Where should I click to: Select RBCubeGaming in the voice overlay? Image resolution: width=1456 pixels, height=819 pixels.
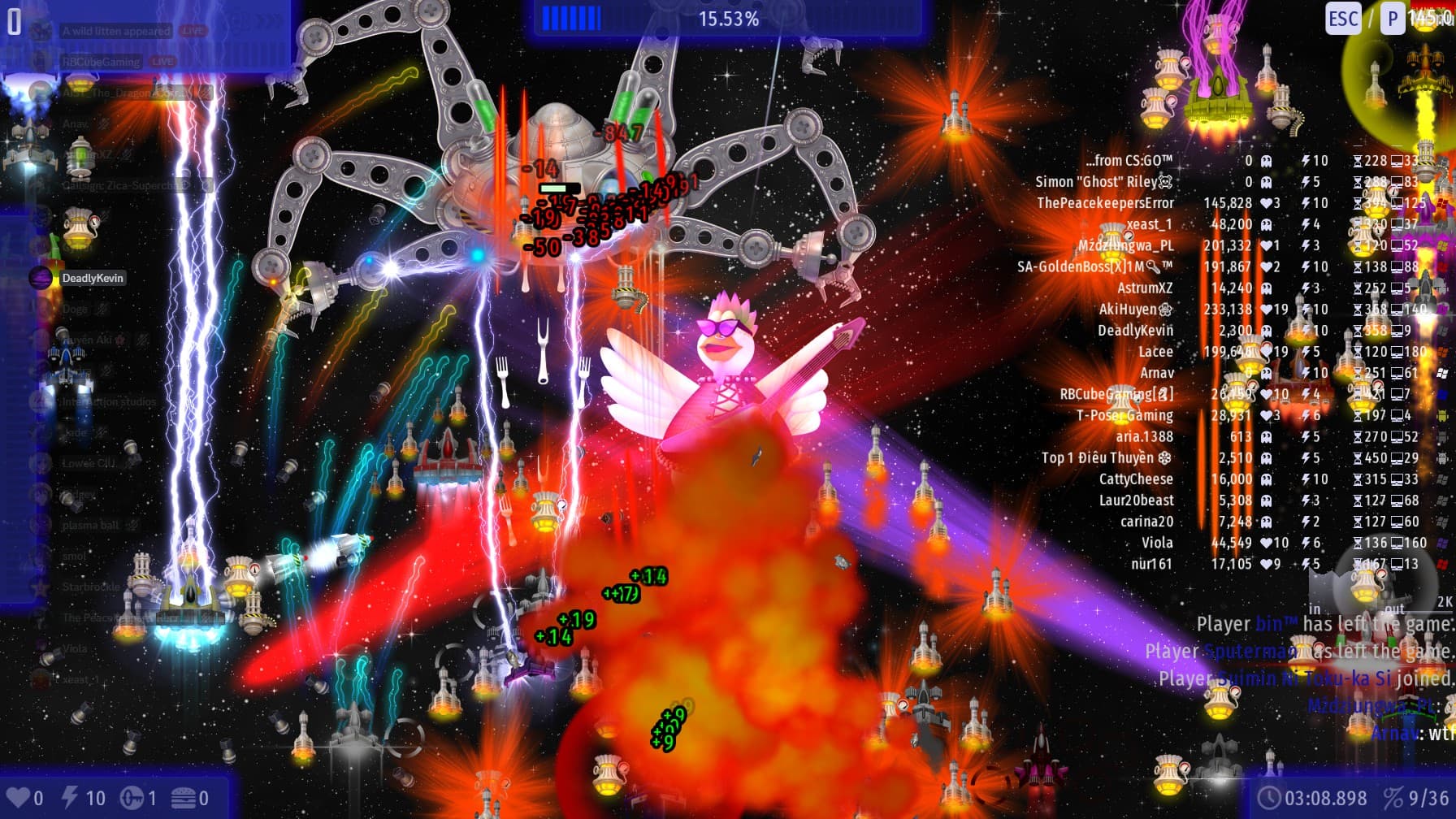[101, 62]
